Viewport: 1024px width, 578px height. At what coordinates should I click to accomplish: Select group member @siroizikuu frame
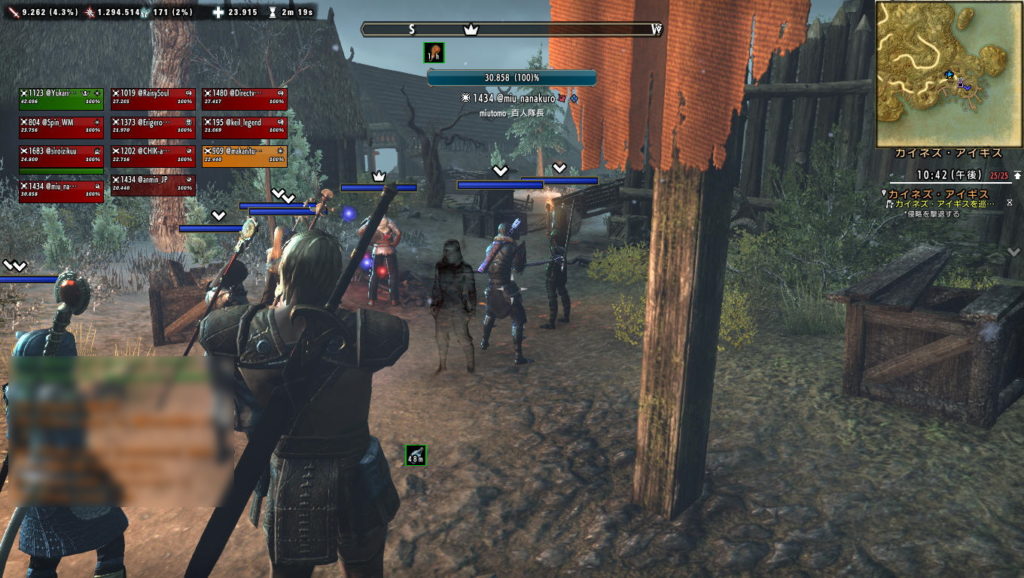pos(61,155)
